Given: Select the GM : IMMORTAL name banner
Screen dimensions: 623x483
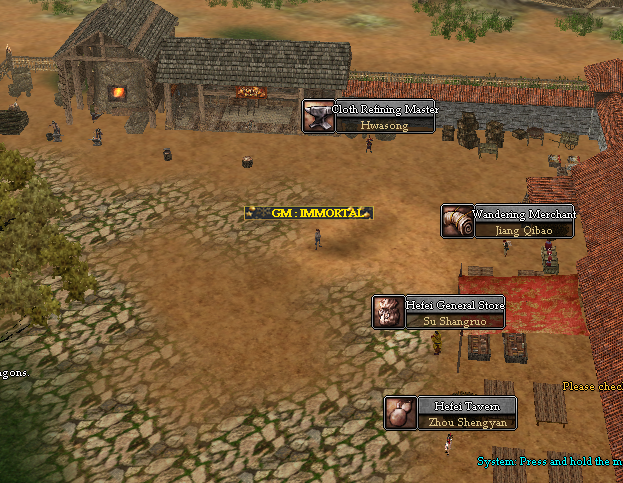Looking at the screenshot, I should tap(309, 213).
